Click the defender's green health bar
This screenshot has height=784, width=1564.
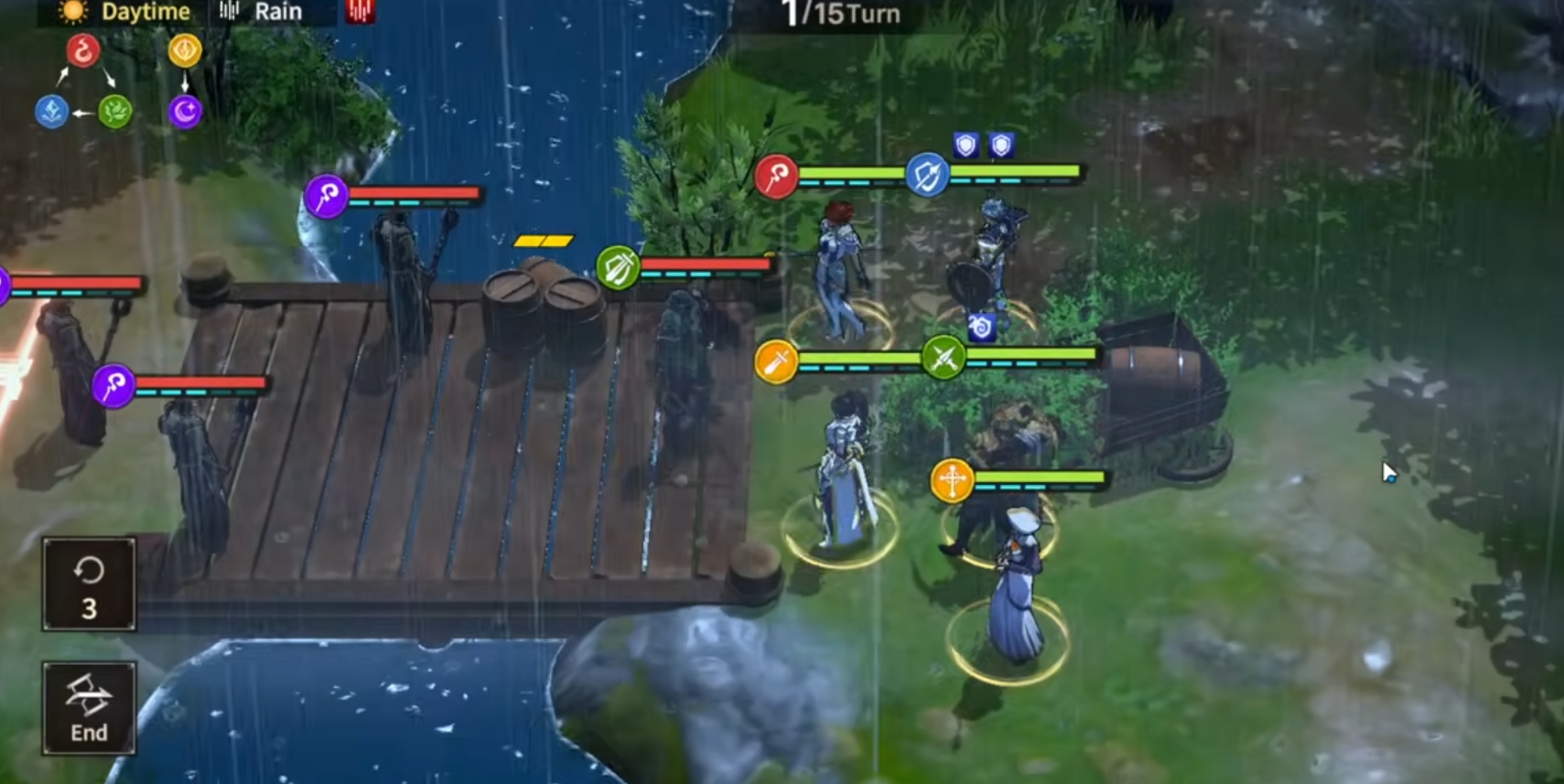click(x=1016, y=172)
